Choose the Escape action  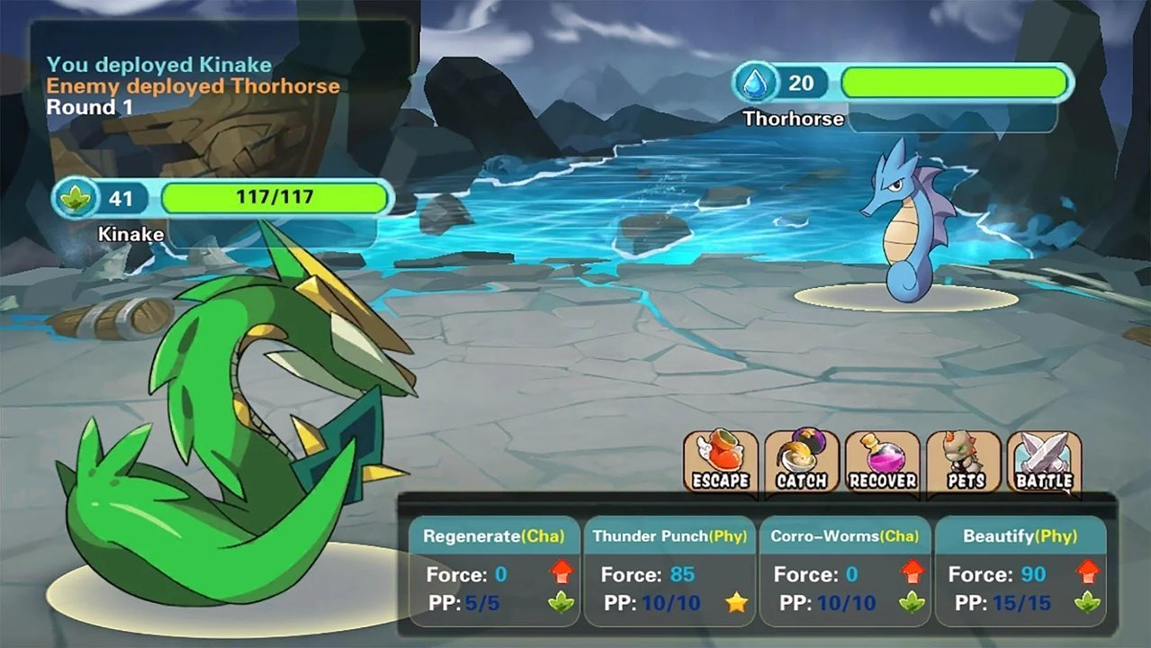[x=720, y=462]
